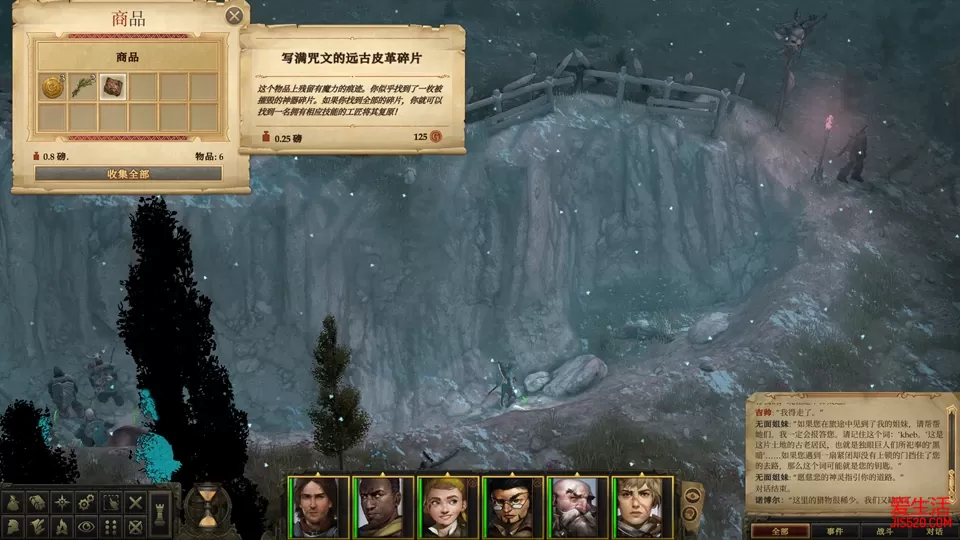Open the 事件 log tab
960x540 pixels.
point(835,531)
